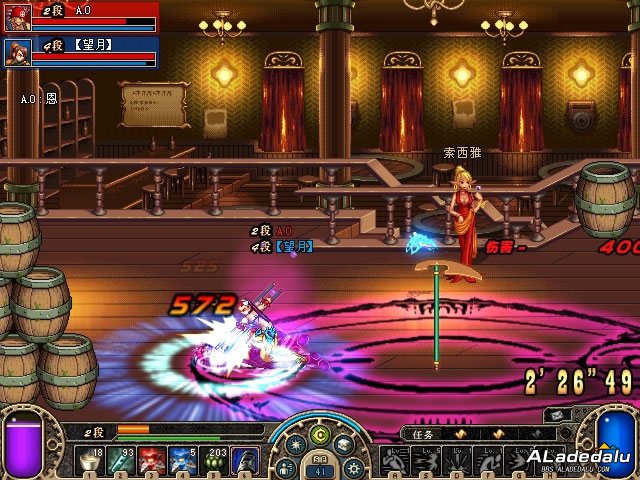Viewport: 640px width, 480px height.
Task: Open the gear settings button
Action: pos(352,466)
